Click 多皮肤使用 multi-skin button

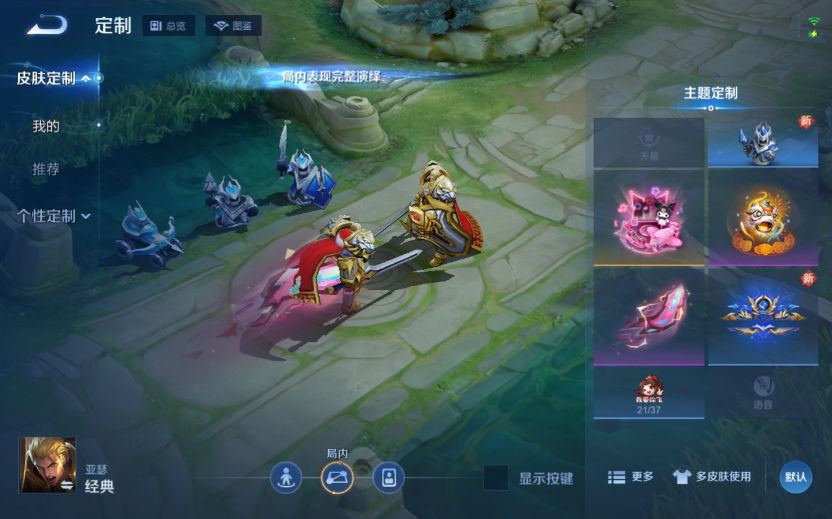coord(711,477)
